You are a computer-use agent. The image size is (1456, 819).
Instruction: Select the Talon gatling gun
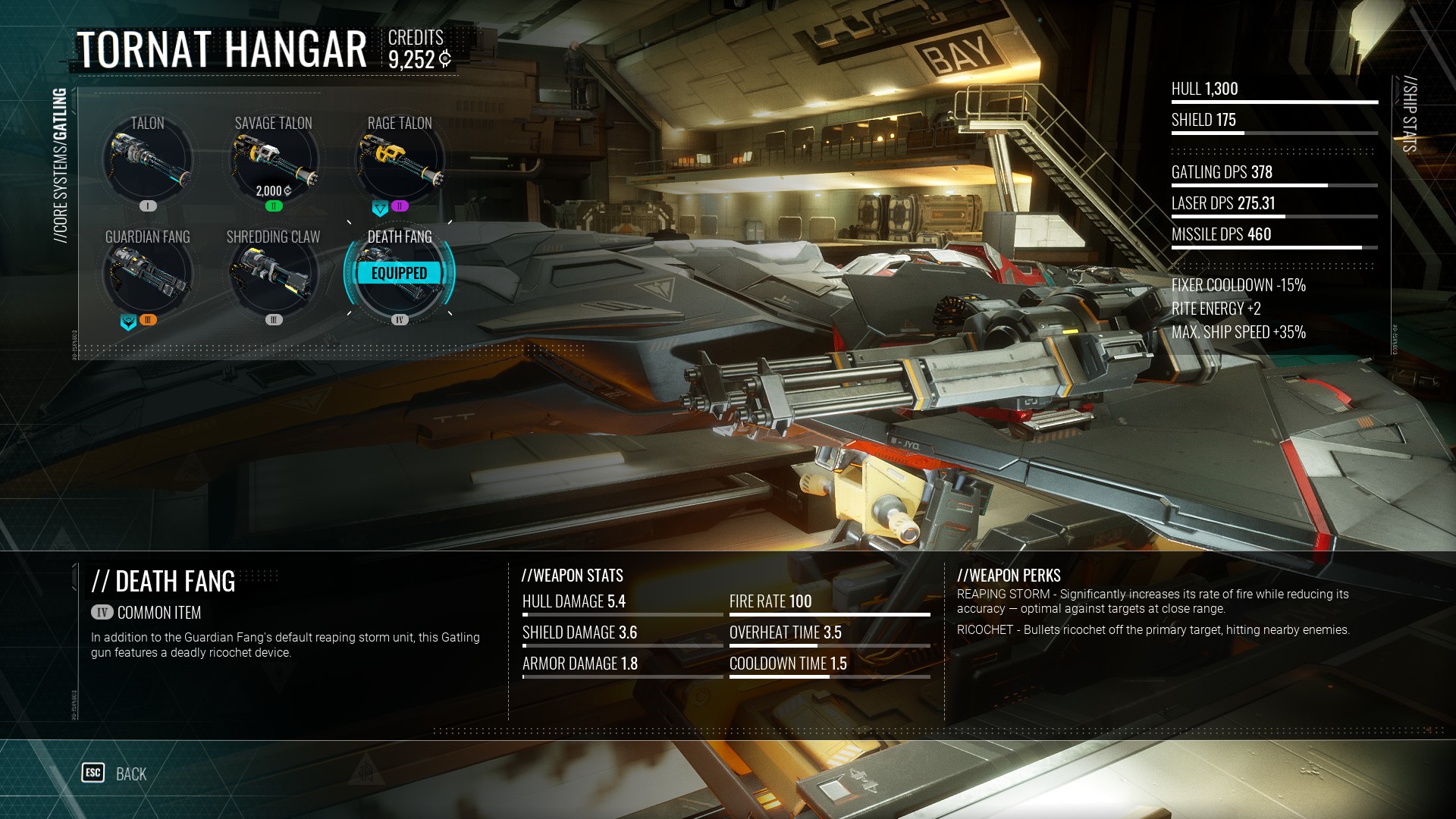coord(148,161)
